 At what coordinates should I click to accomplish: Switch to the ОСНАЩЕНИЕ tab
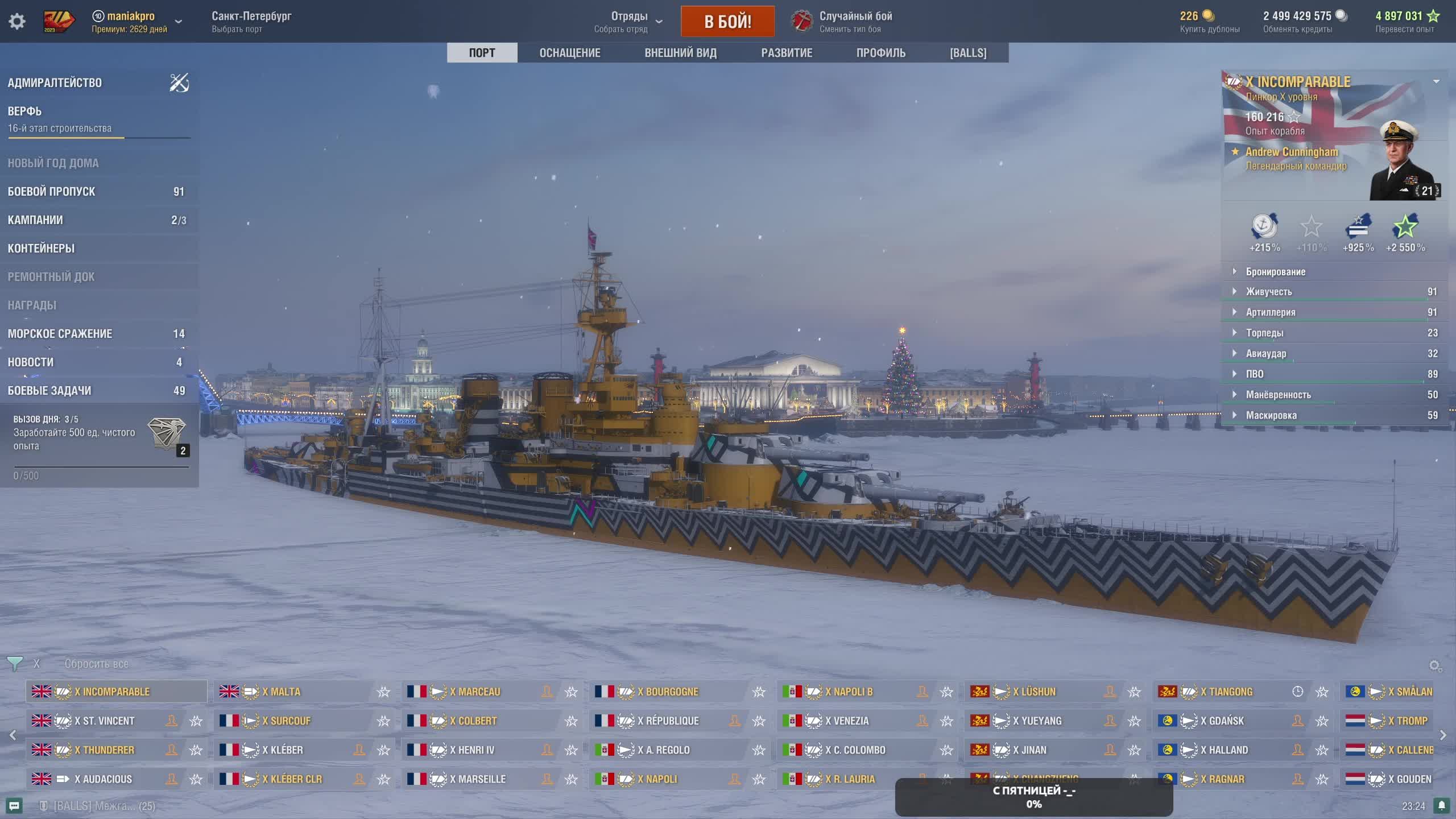569,53
